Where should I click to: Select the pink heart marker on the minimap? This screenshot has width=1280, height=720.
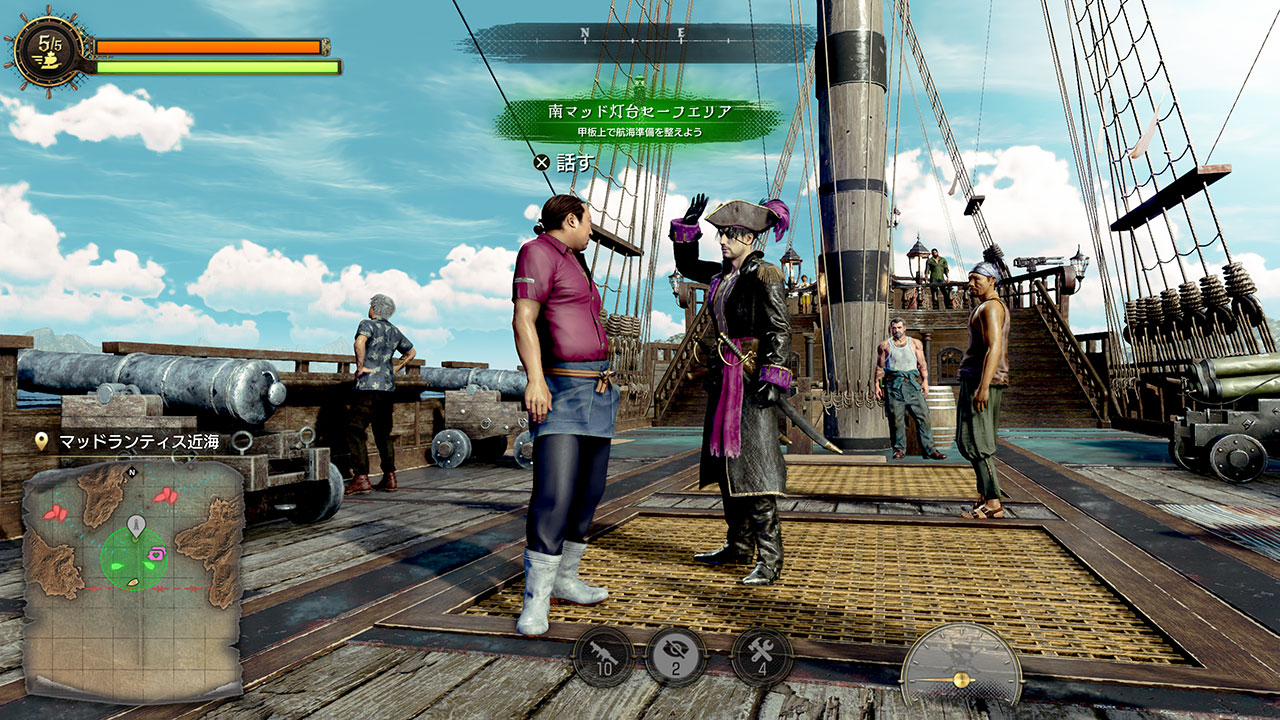tap(157, 552)
